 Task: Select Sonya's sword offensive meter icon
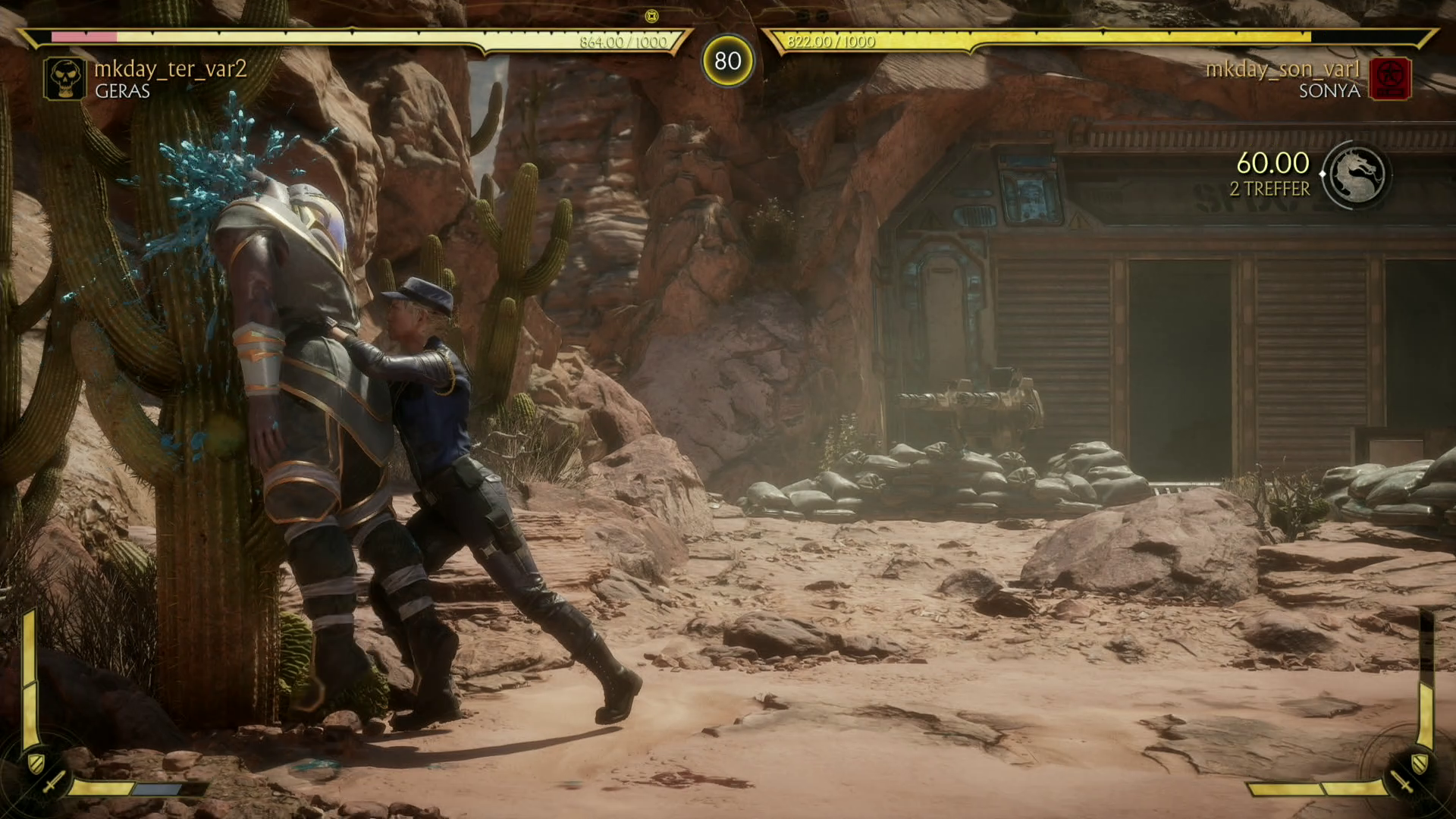click(x=1402, y=781)
